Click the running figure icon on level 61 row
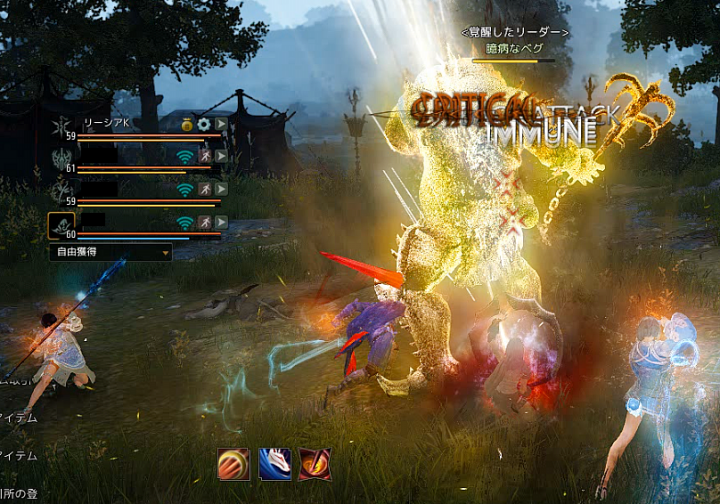This screenshot has height=504, width=720. 204,156
